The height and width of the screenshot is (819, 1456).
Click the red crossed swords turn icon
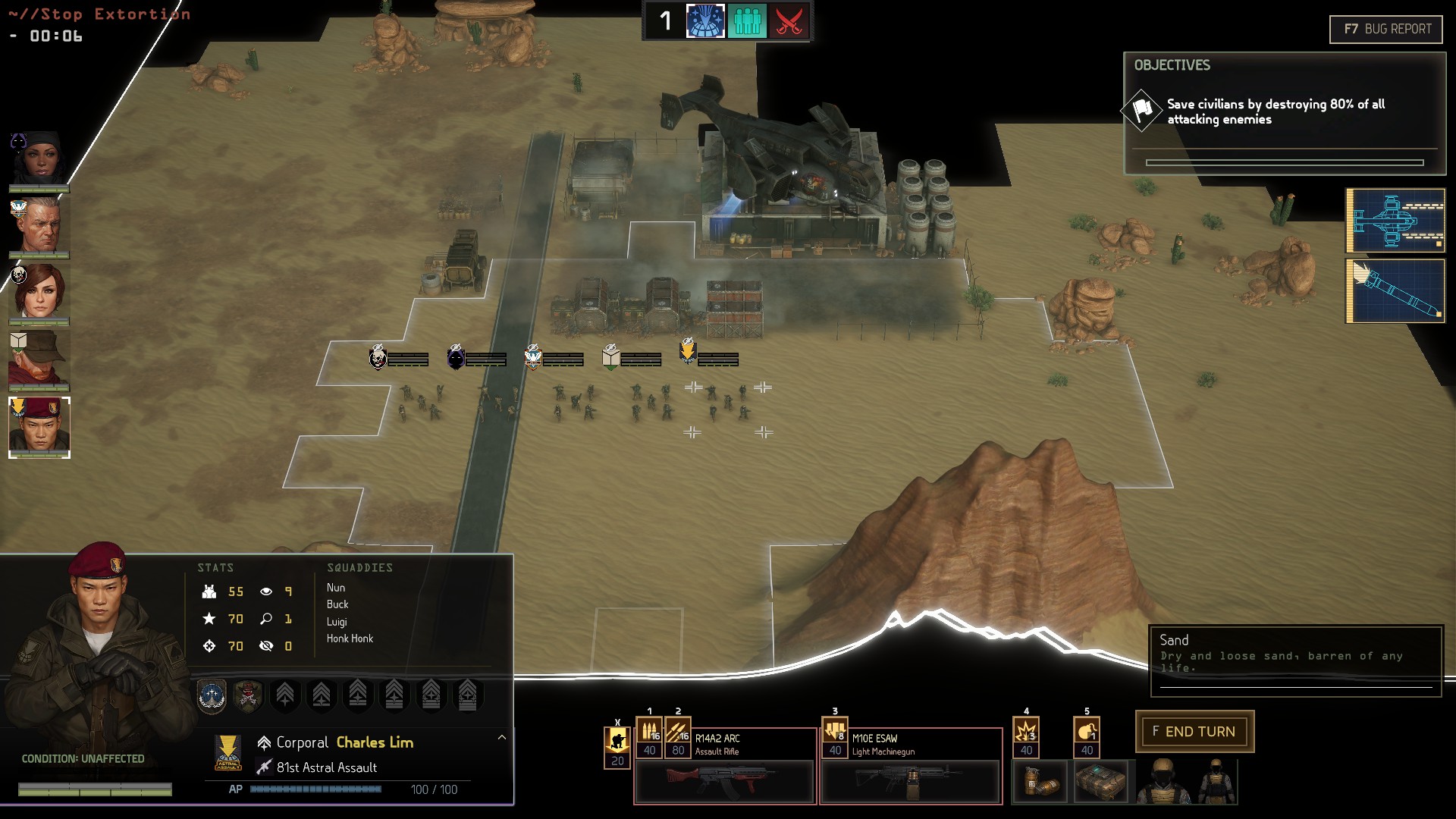point(789,21)
